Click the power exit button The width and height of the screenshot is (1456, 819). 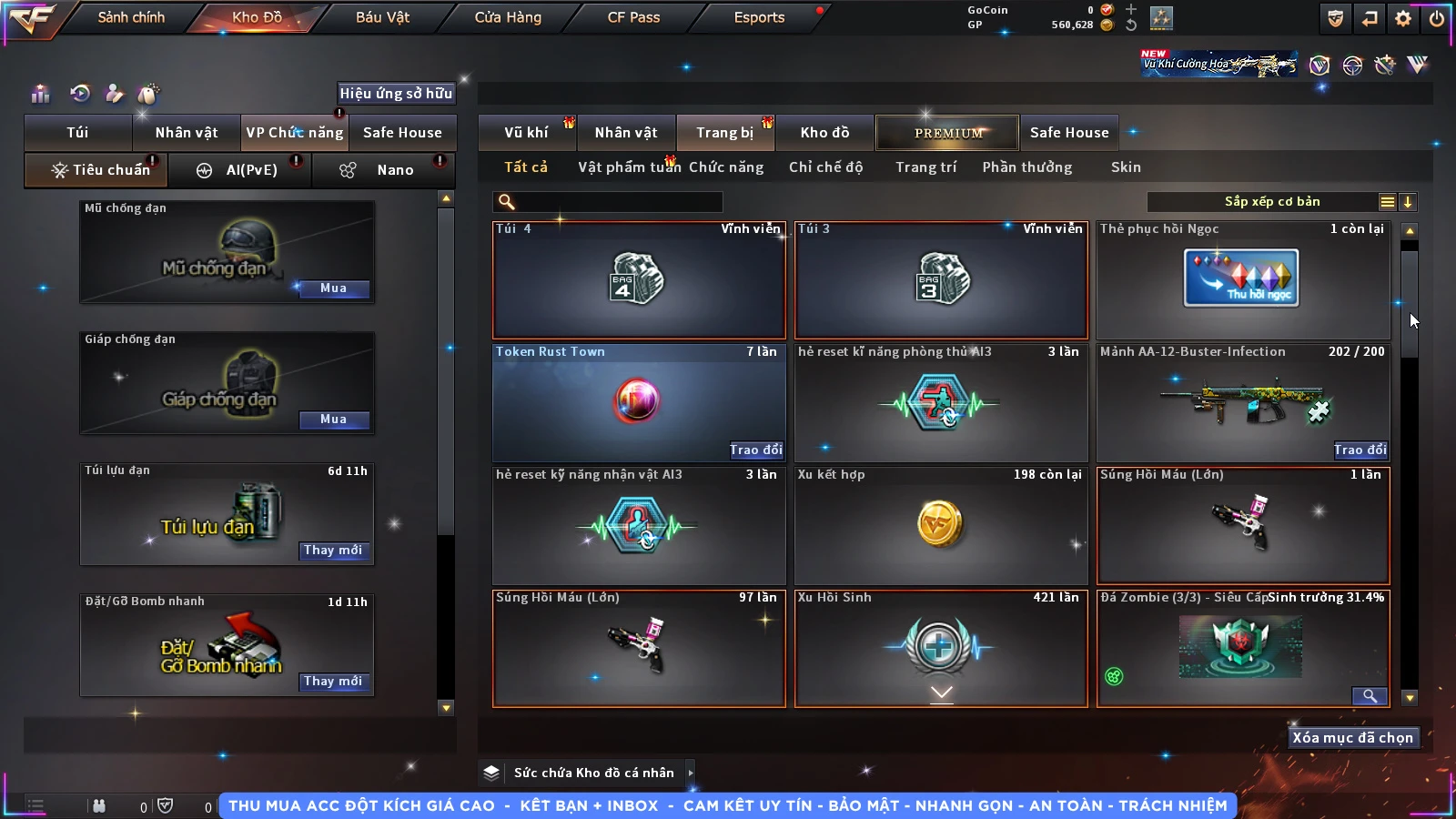[1437, 18]
